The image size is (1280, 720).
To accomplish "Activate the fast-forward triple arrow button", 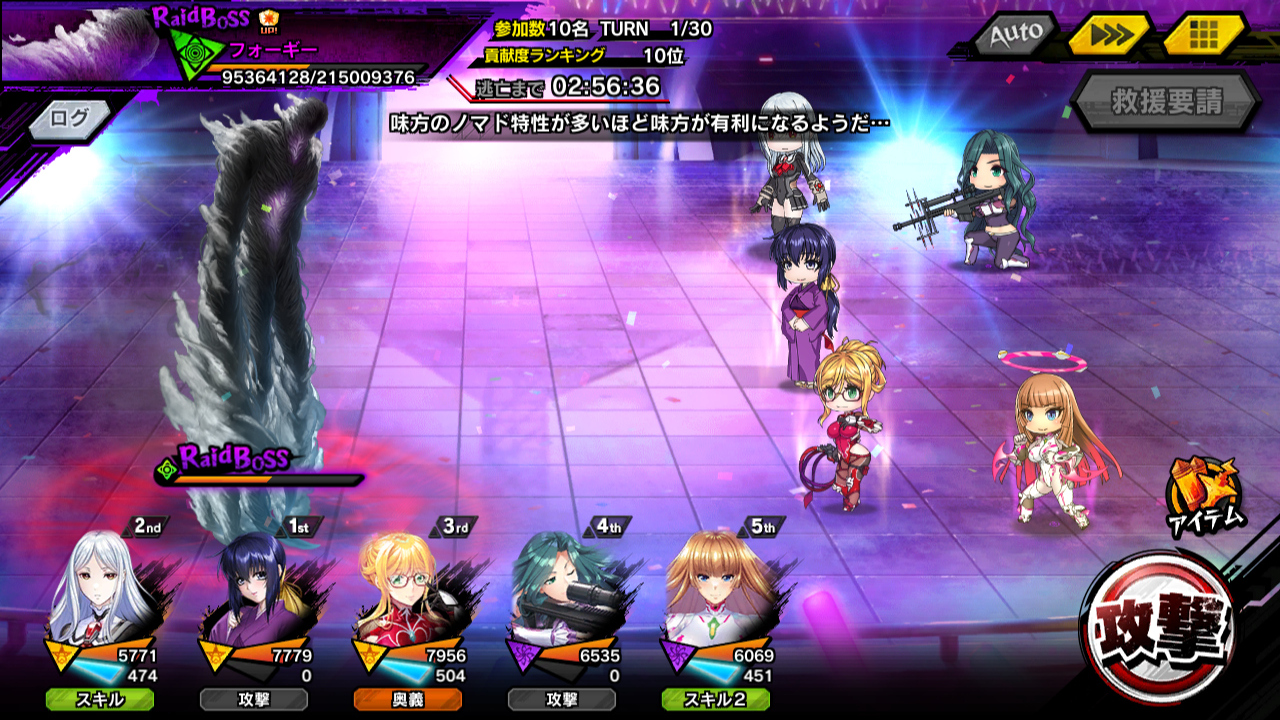I will pyautogui.click(x=1109, y=36).
